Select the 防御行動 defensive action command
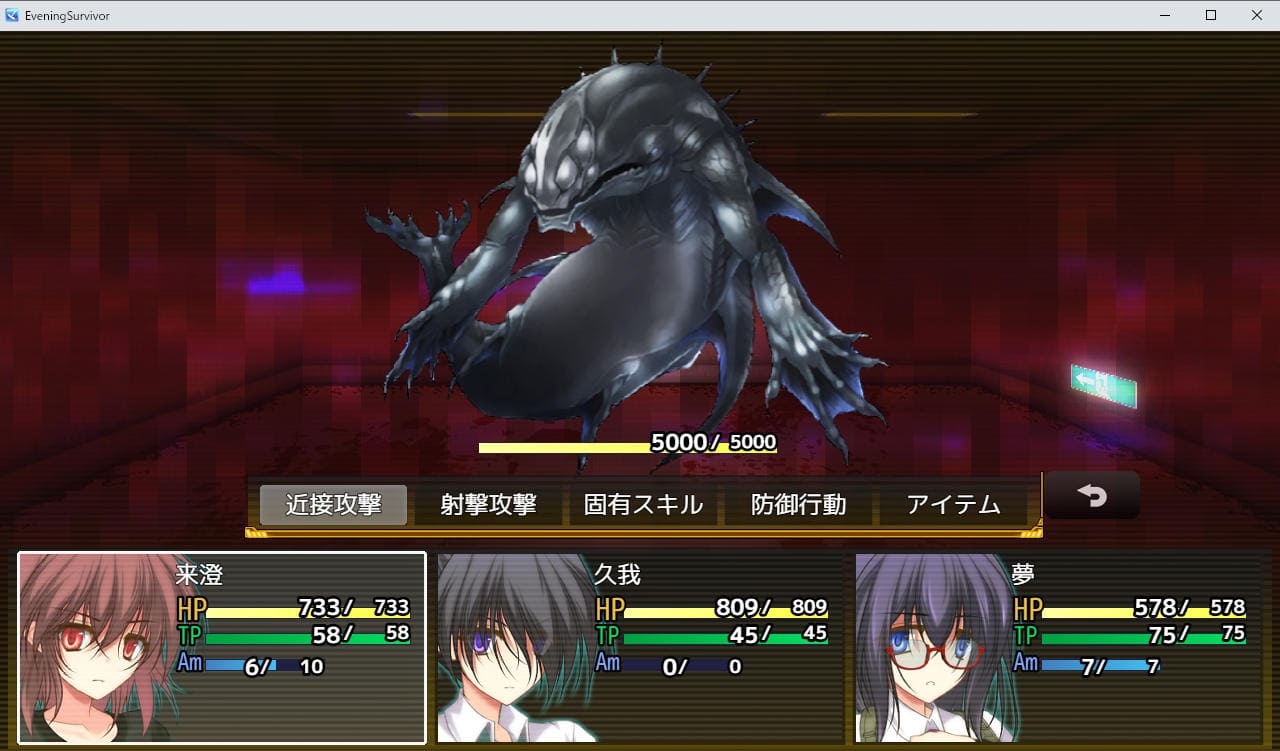 pos(798,505)
